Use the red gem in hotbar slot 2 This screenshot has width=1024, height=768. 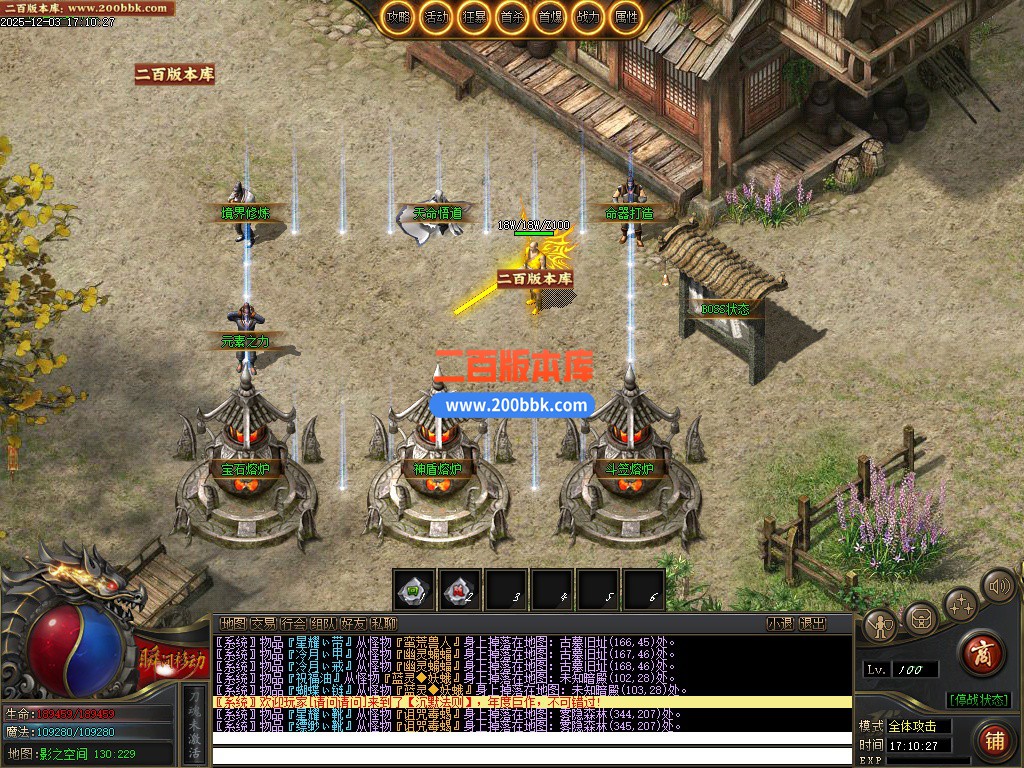pyautogui.click(x=460, y=590)
